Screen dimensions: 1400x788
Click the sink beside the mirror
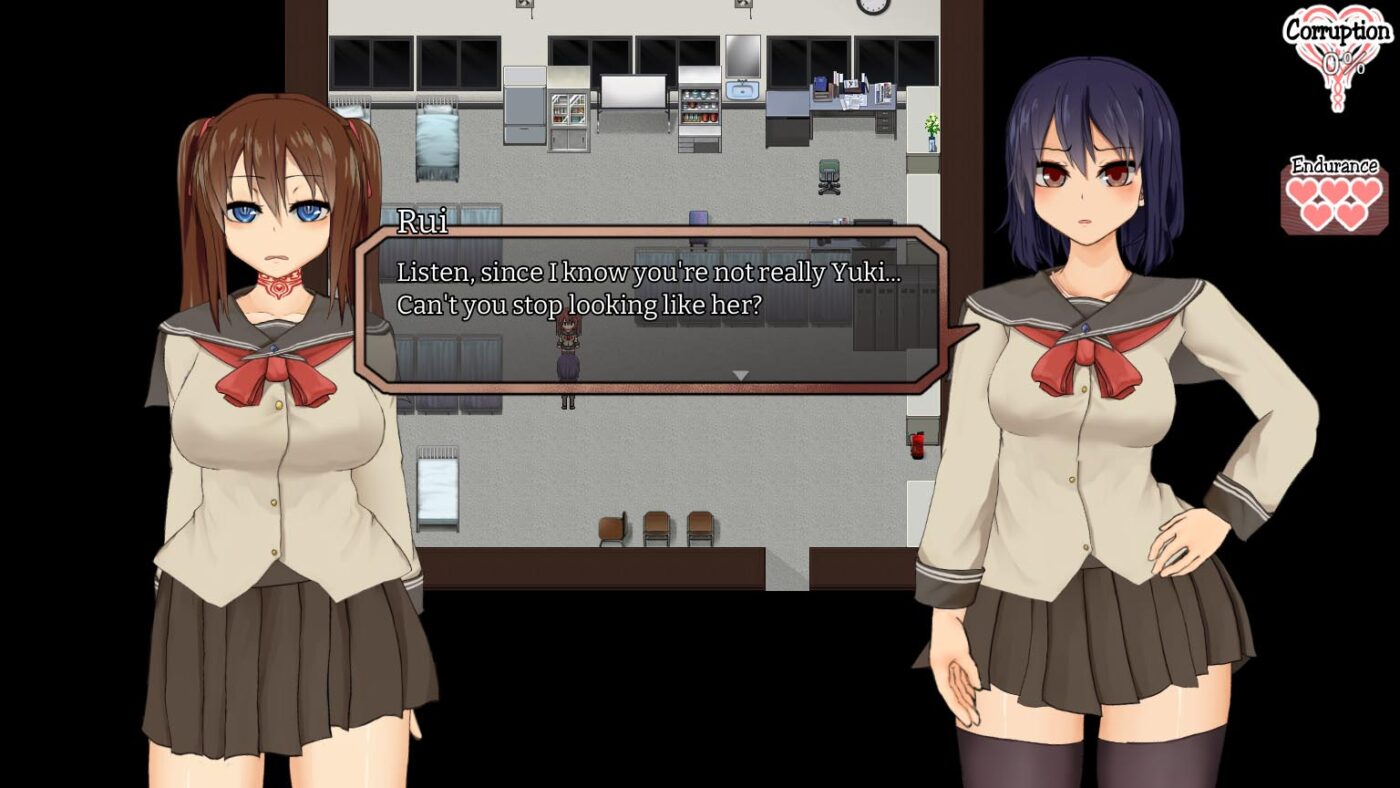[743, 92]
